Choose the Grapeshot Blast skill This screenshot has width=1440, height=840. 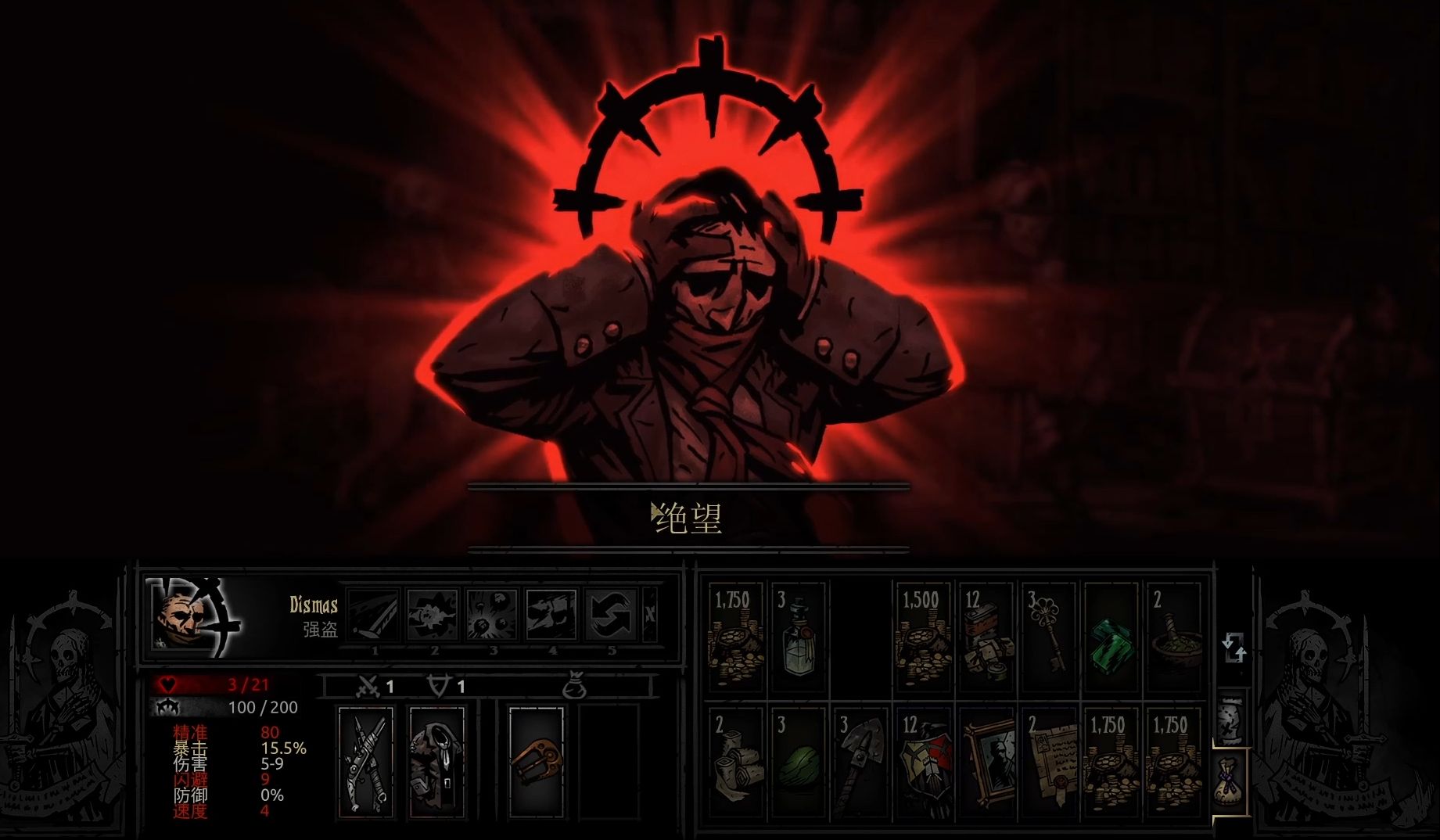coord(493,615)
